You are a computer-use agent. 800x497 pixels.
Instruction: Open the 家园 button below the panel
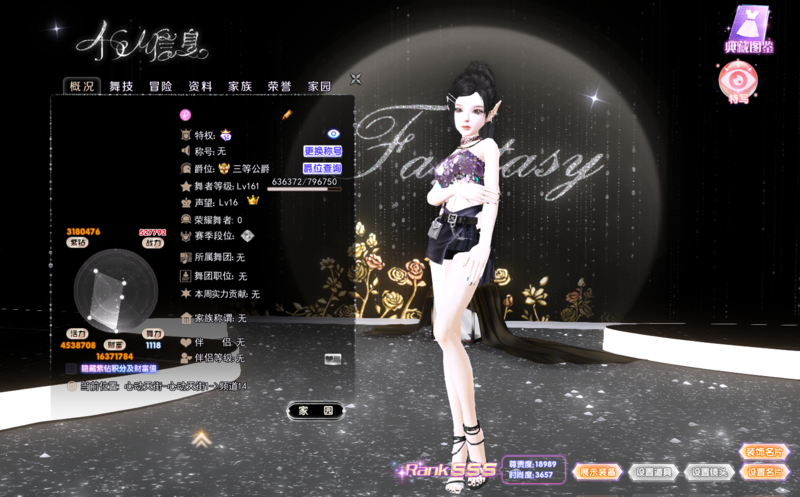tap(315, 410)
